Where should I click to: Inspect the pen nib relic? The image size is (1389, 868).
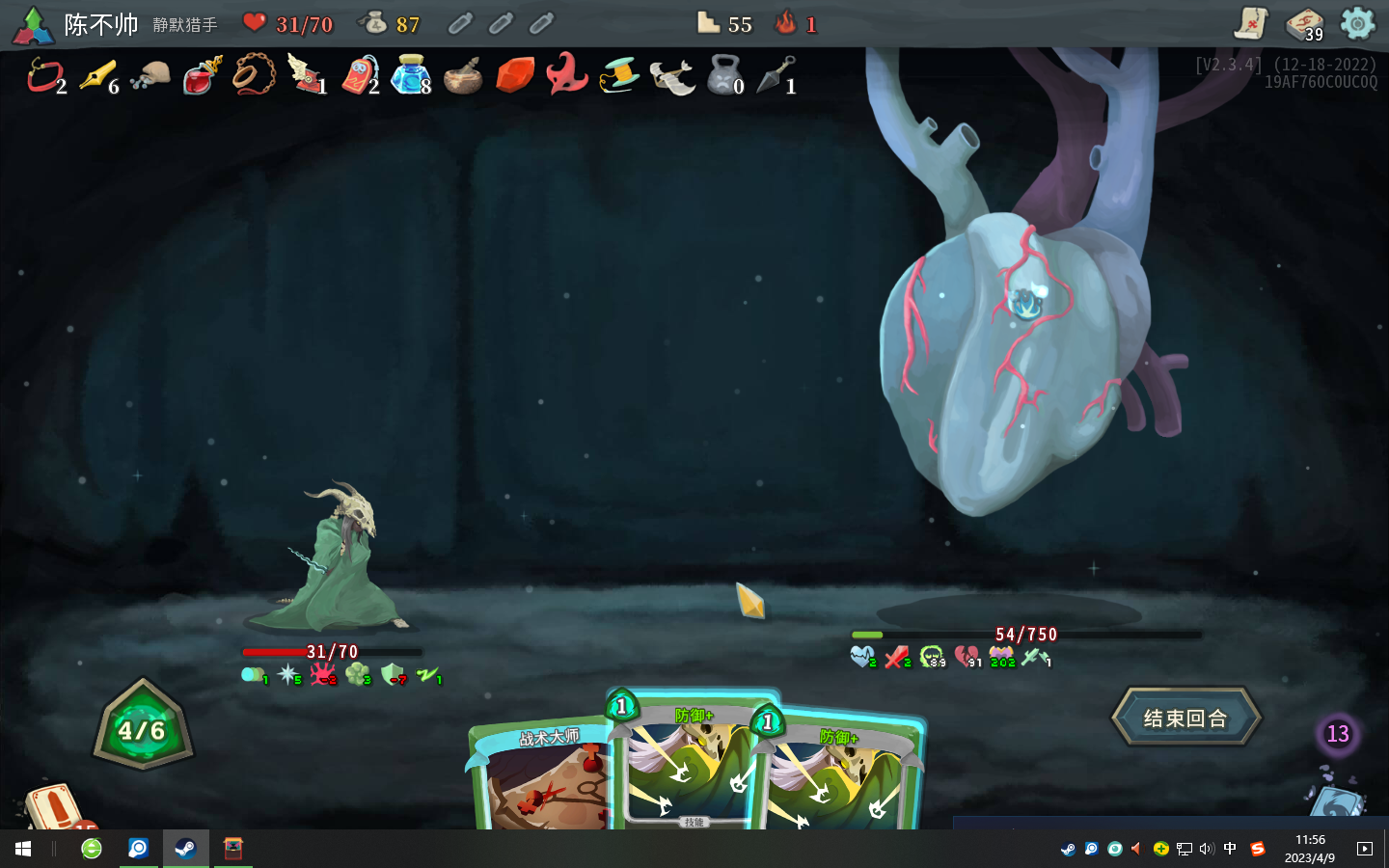point(97,76)
